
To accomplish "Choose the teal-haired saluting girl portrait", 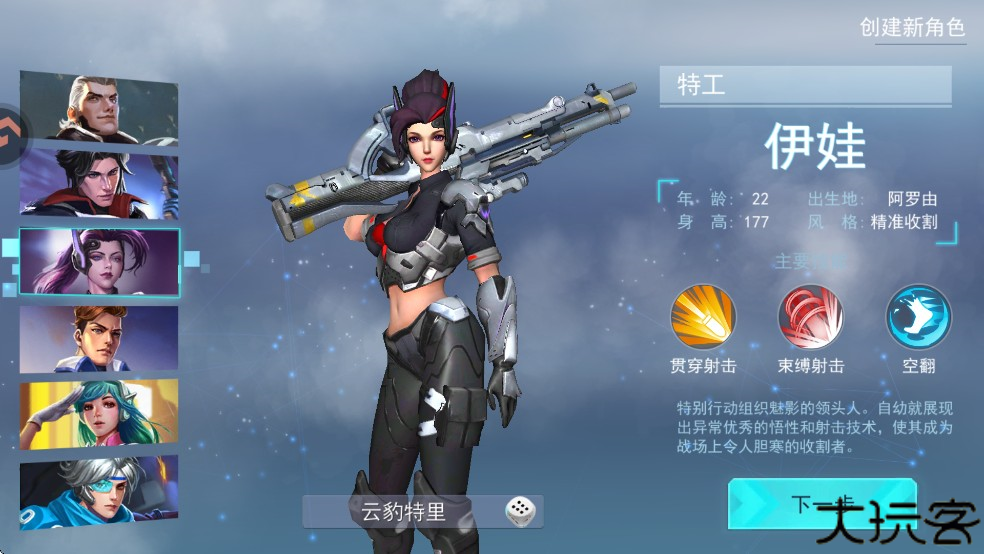I will click(x=98, y=414).
